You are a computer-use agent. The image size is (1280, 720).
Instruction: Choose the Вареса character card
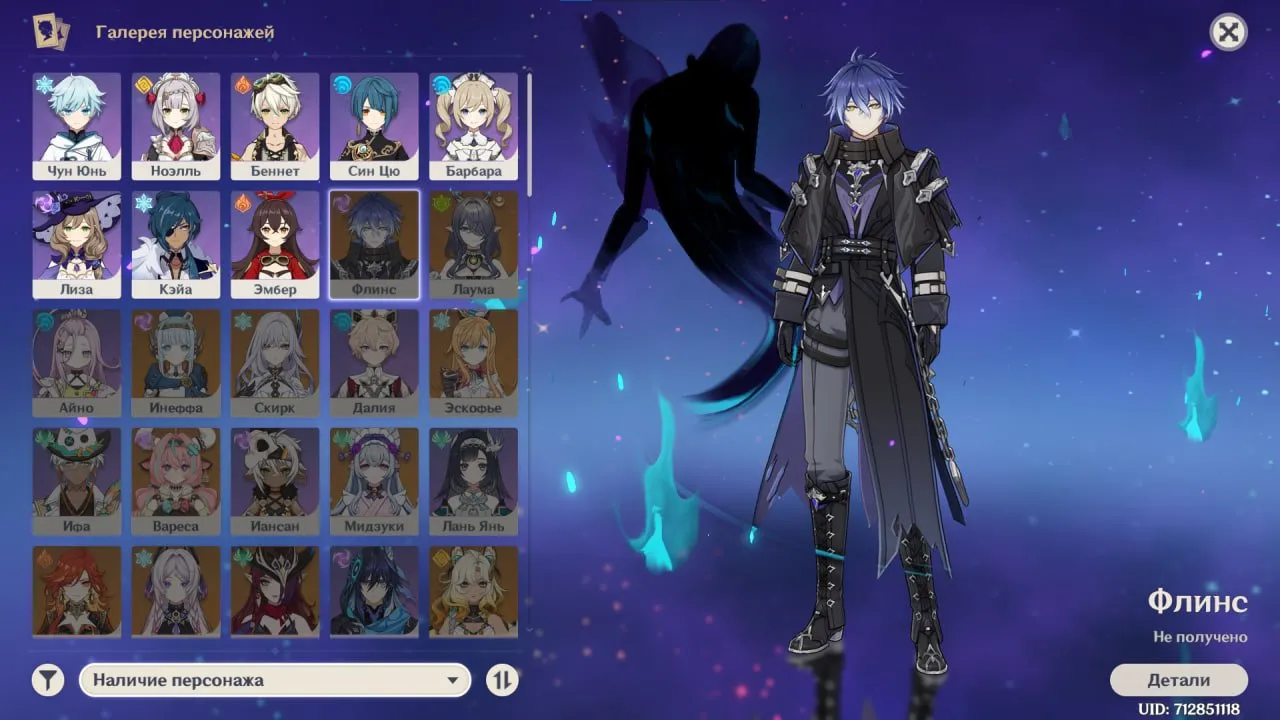175,481
